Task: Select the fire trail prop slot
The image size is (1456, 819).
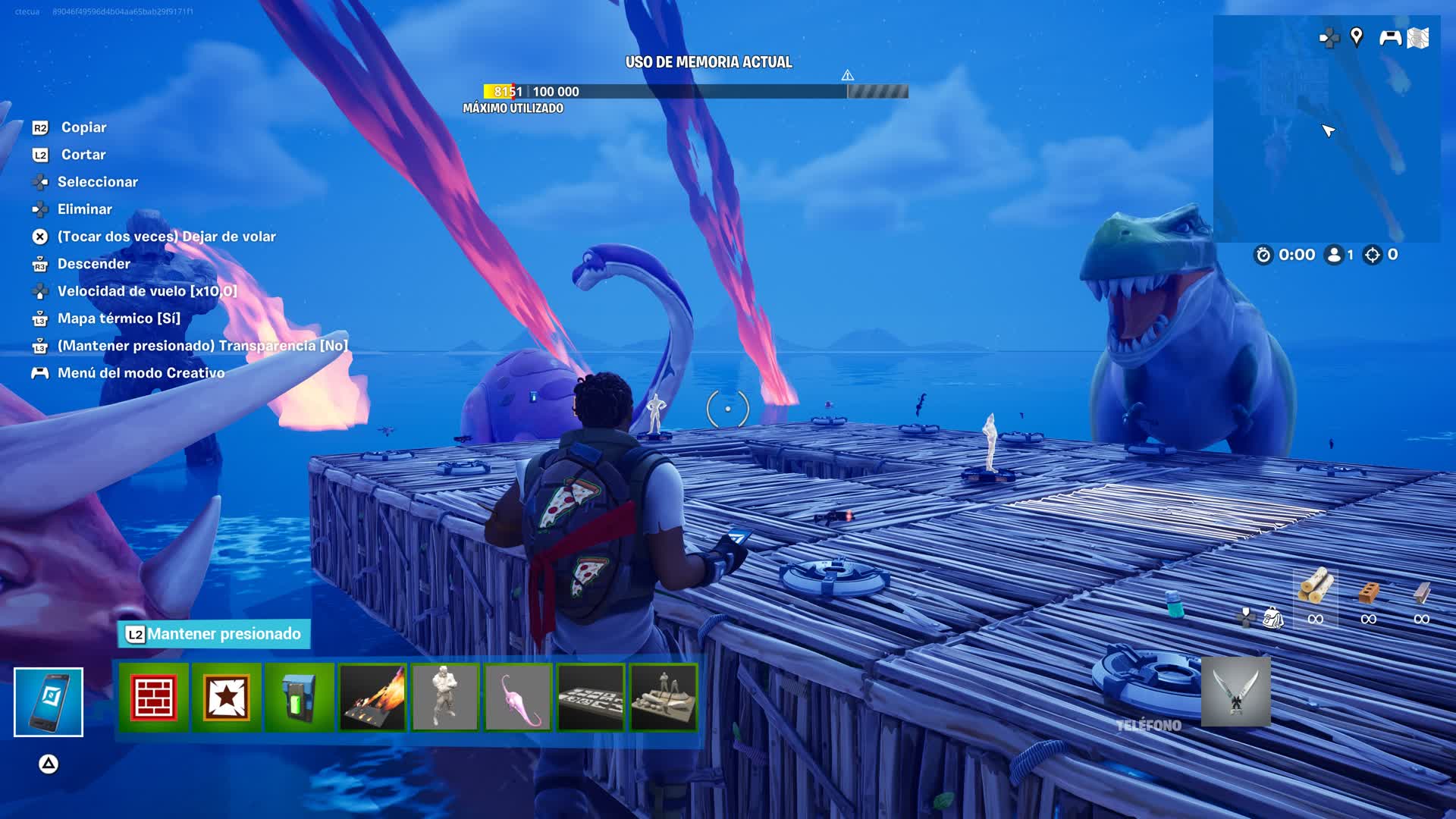Action: pyautogui.click(x=372, y=698)
